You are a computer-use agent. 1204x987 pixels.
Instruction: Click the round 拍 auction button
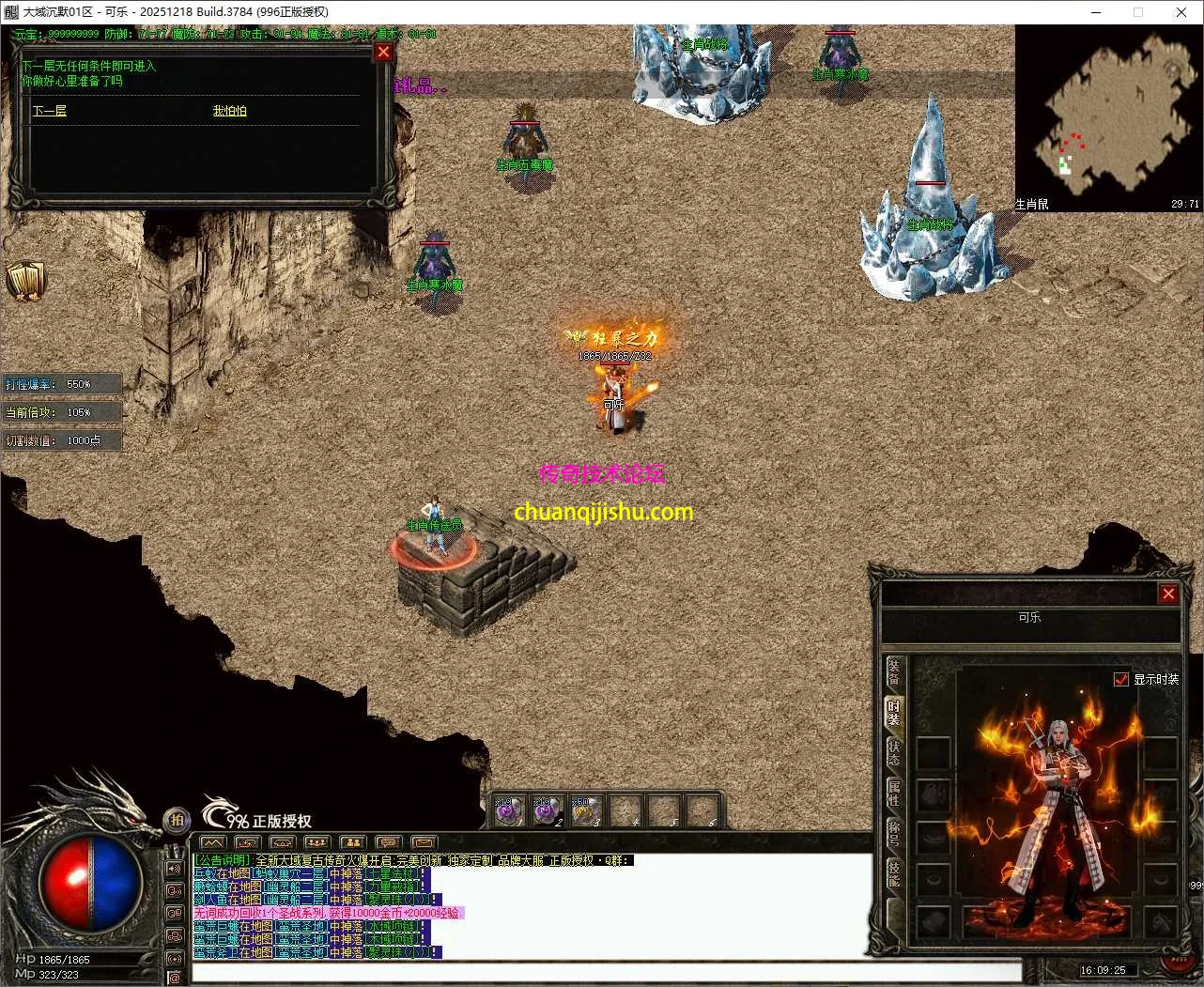177,821
